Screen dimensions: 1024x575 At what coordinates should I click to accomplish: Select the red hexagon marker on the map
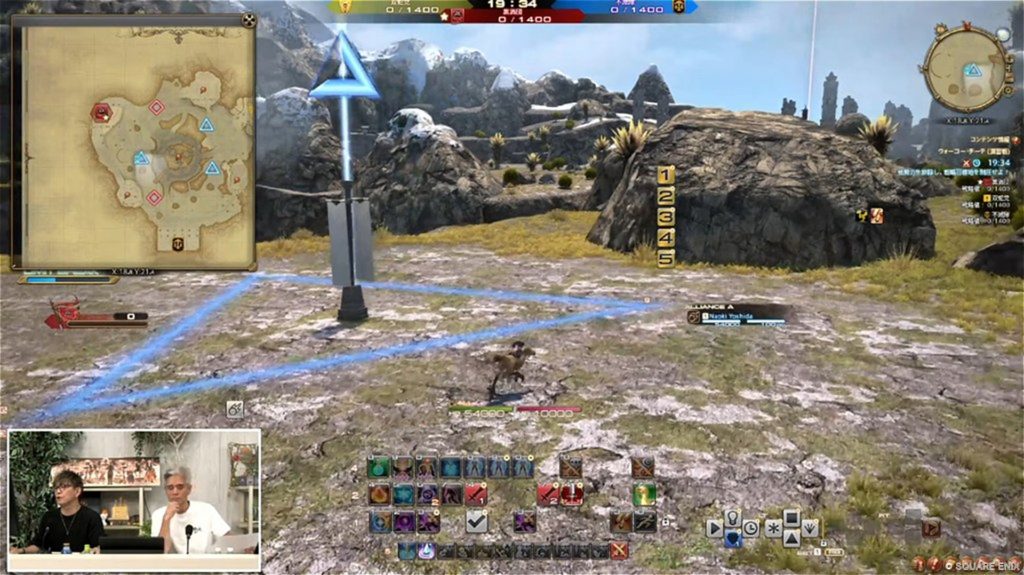click(101, 112)
